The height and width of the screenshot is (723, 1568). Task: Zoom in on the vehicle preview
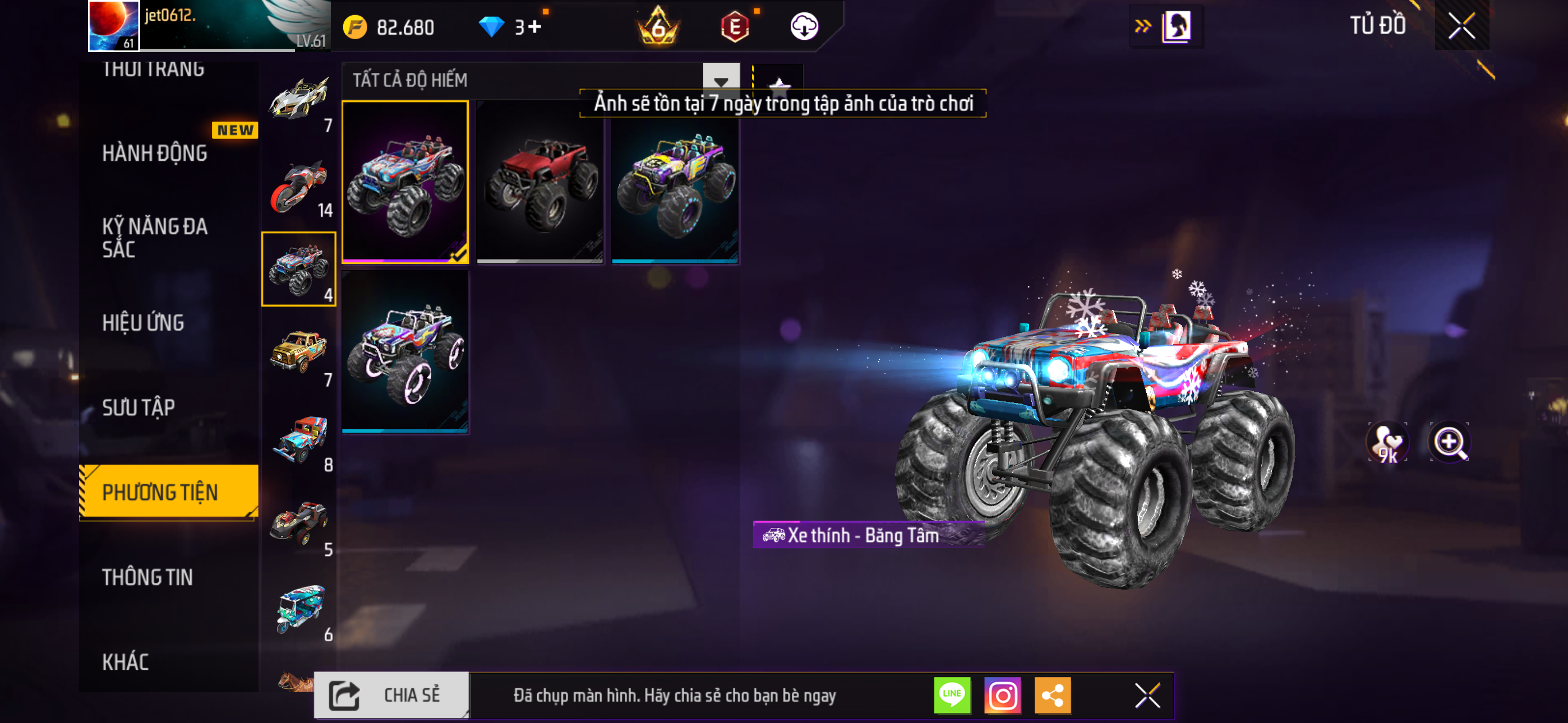tap(1449, 442)
